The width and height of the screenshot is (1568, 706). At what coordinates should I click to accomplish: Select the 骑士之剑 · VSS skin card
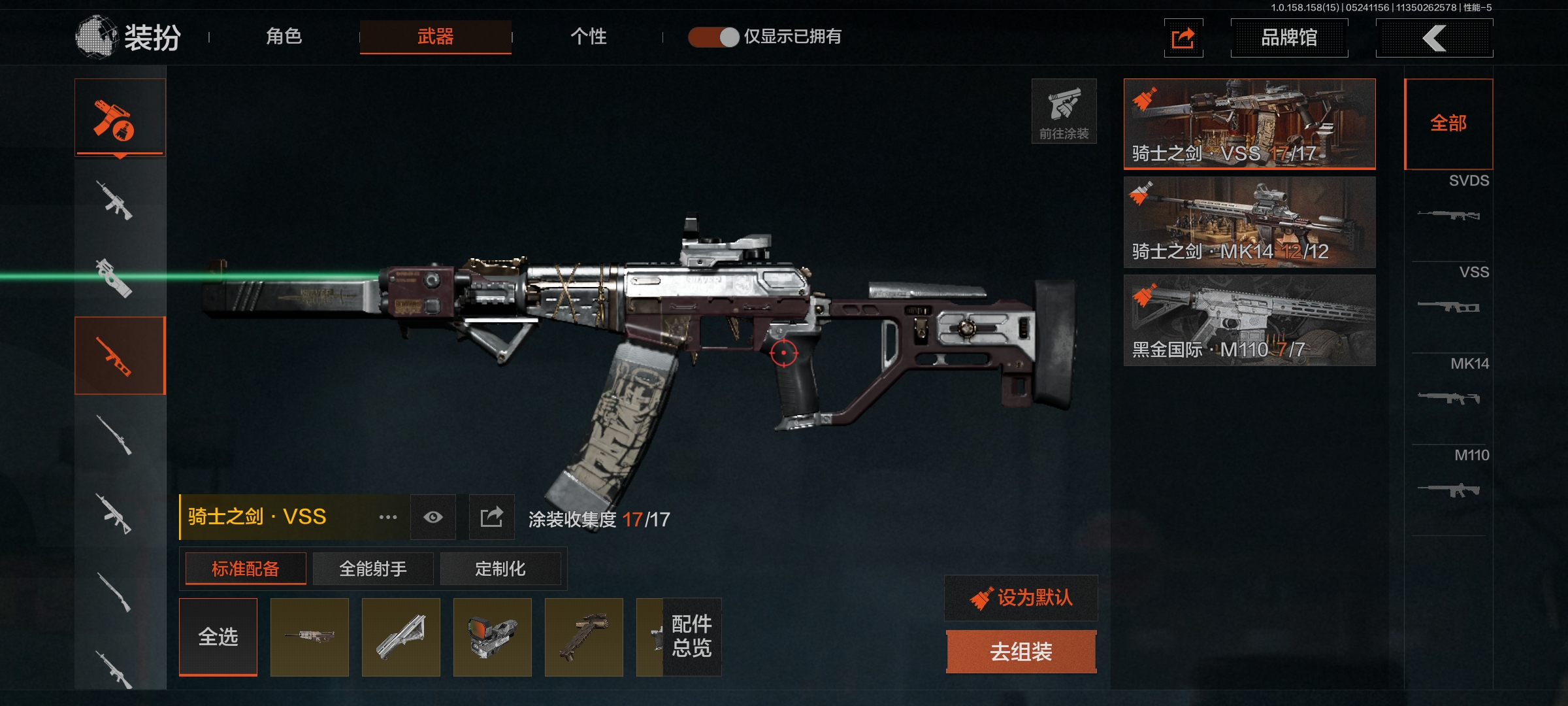(1249, 124)
